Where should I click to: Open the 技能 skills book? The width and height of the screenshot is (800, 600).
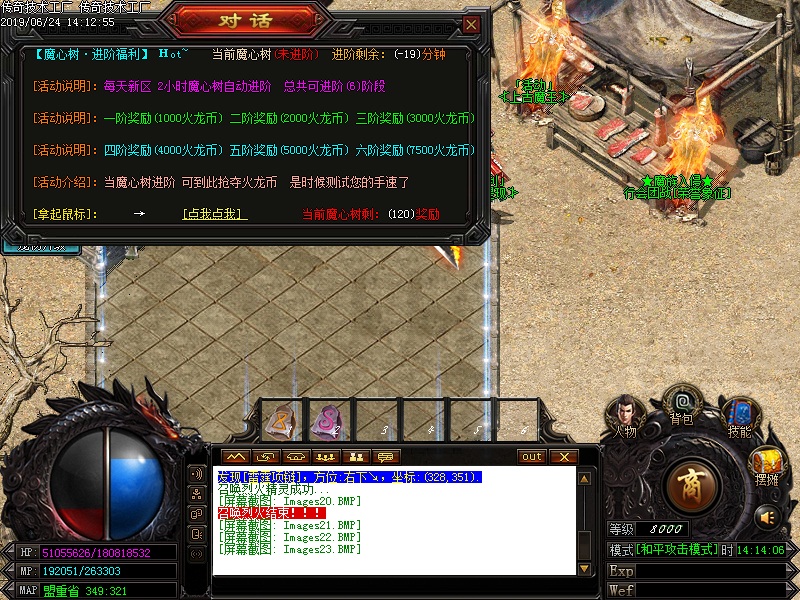click(739, 413)
